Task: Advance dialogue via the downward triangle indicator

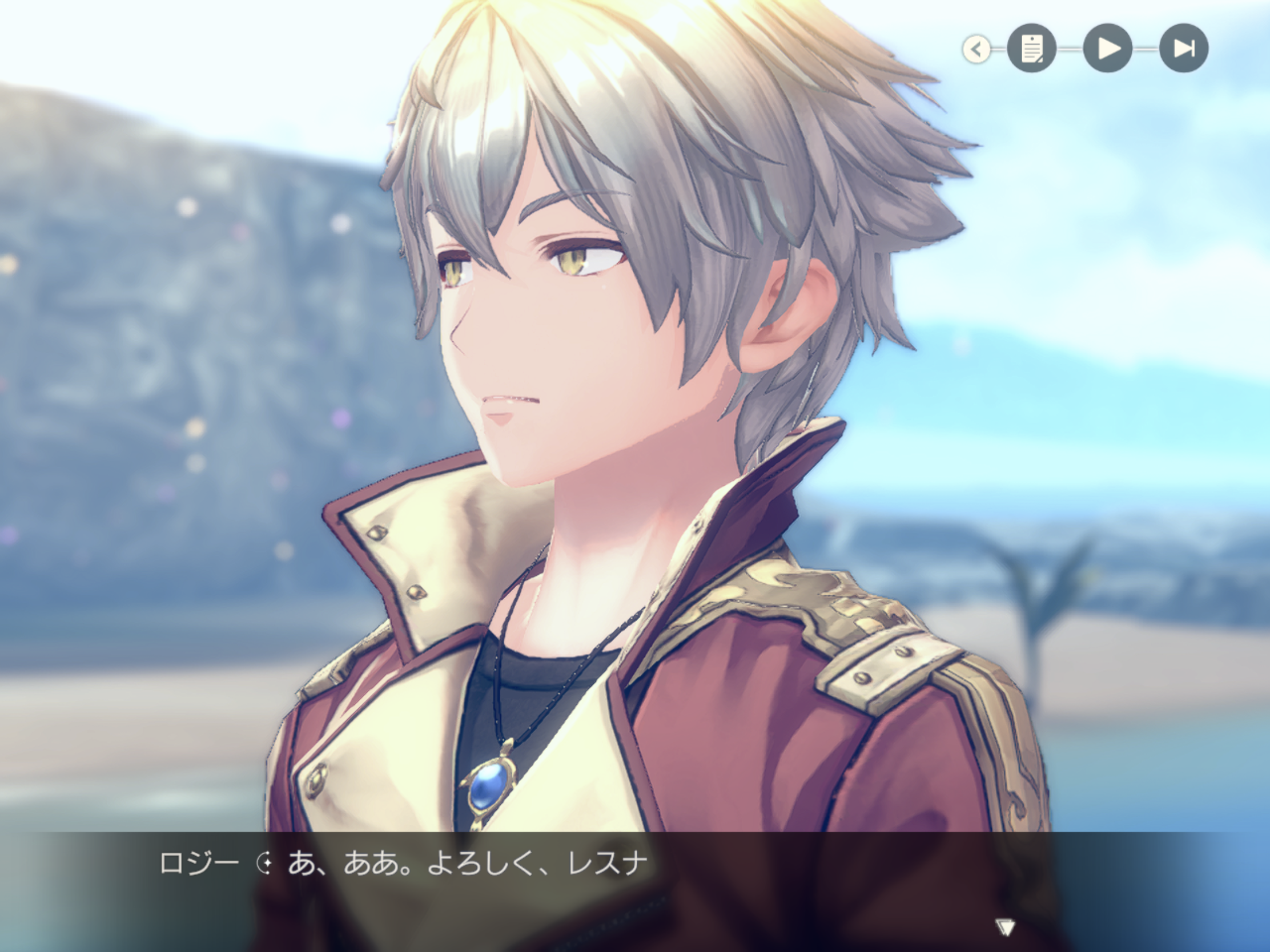Action: pyautogui.click(x=1004, y=926)
